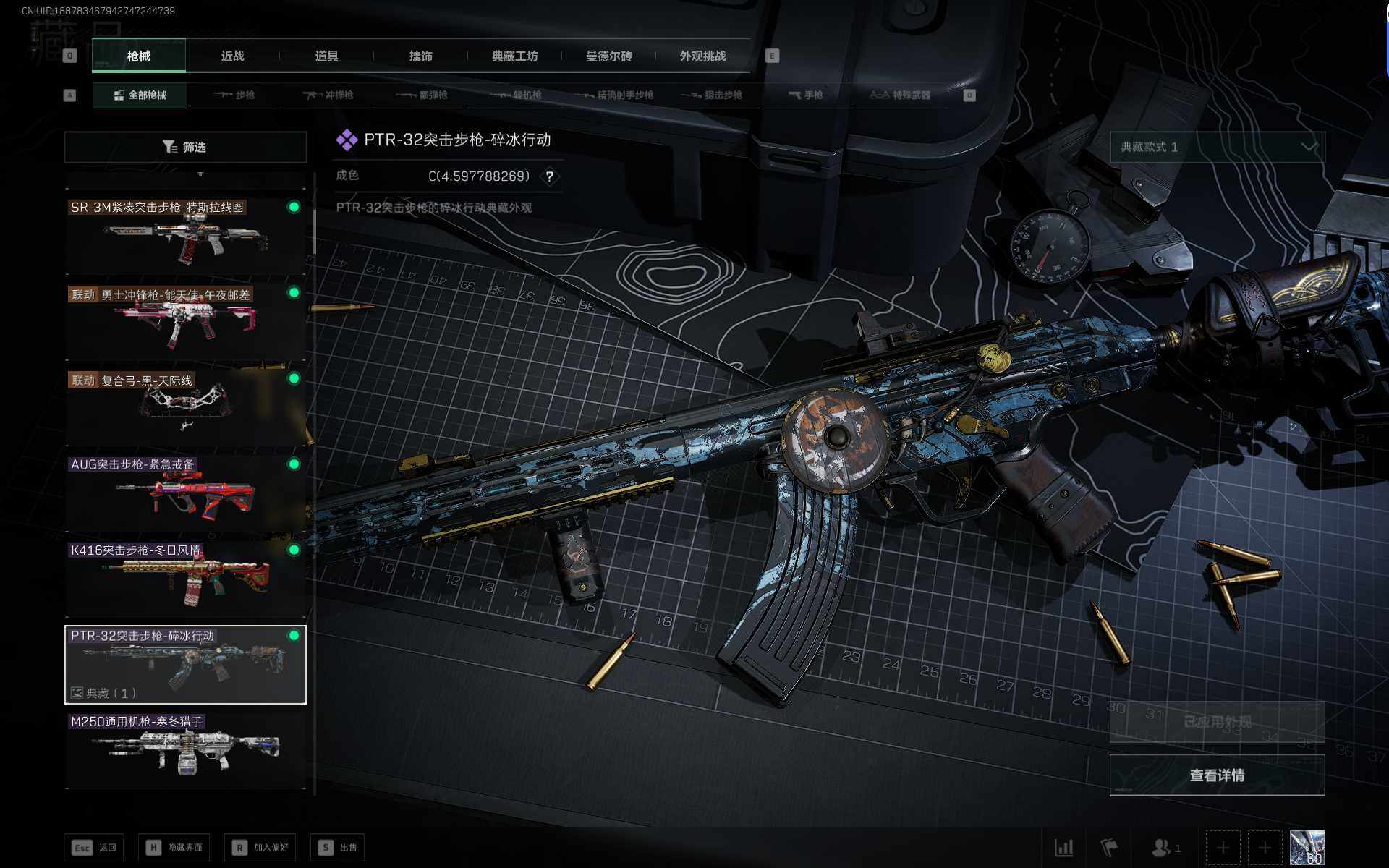Filter weapons by 手枪 pistols
The width and height of the screenshot is (1389, 868).
805,95
